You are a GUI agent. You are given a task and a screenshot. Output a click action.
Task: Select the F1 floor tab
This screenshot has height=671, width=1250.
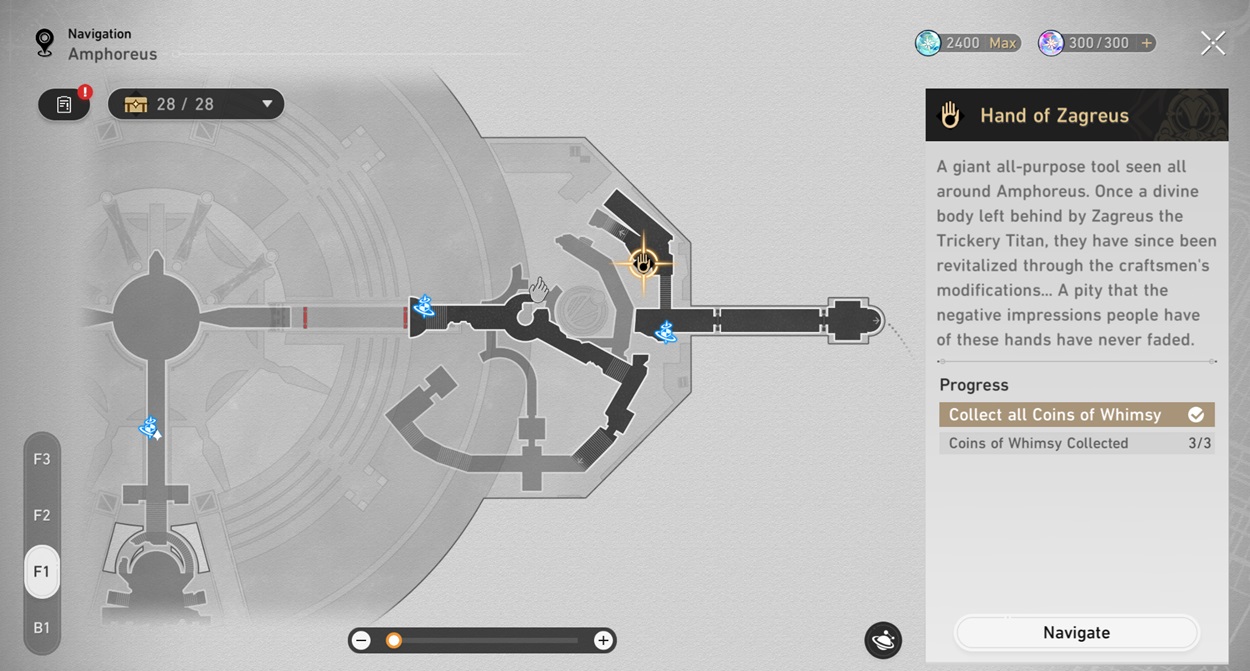click(42, 572)
